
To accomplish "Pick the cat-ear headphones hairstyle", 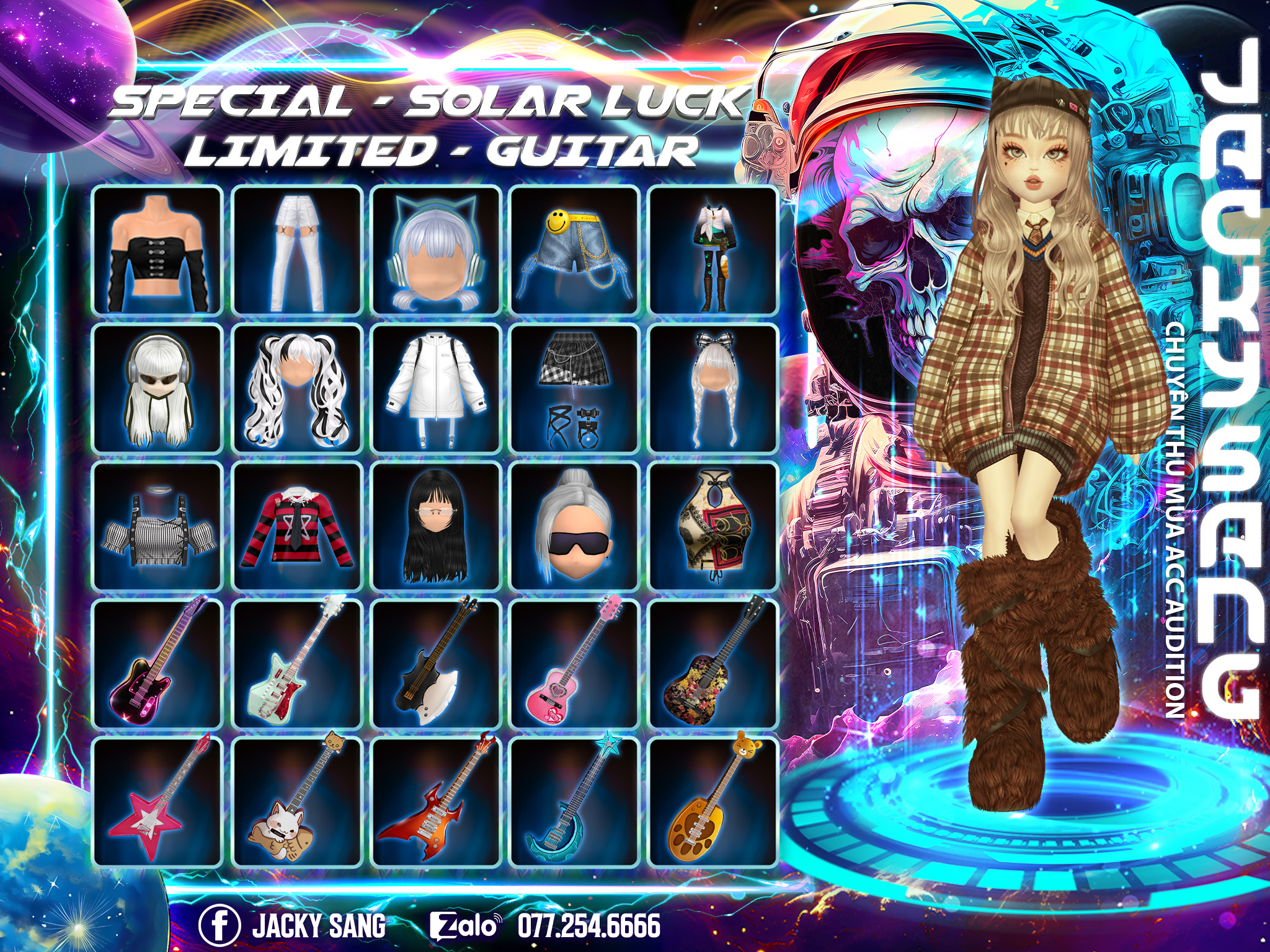I will point(436,250).
